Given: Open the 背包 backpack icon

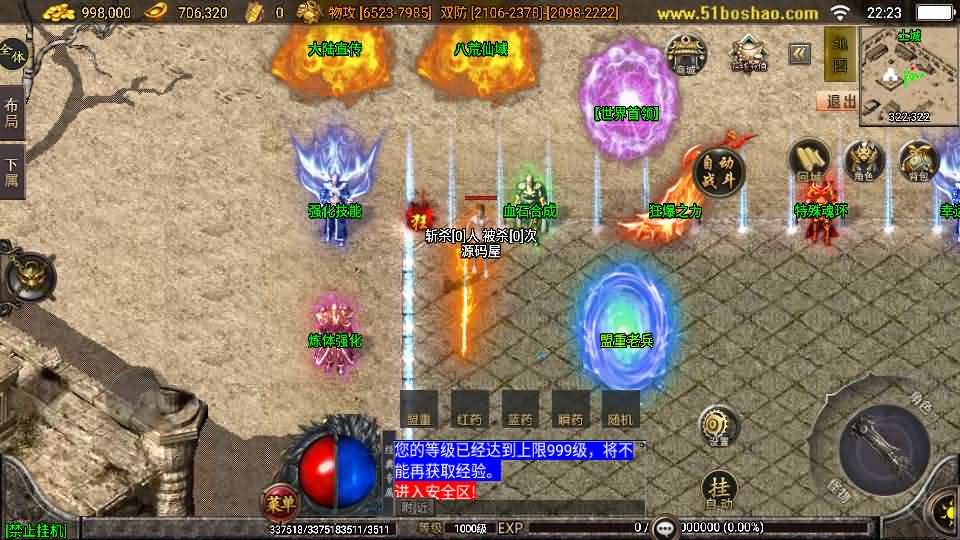Looking at the screenshot, I should [x=917, y=160].
